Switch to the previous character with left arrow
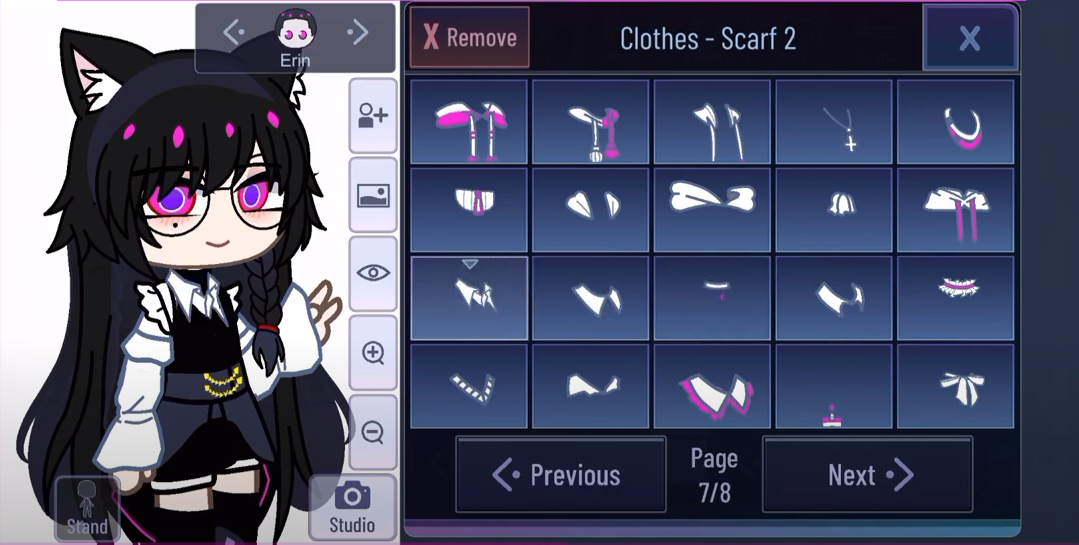 pyautogui.click(x=234, y=33)
